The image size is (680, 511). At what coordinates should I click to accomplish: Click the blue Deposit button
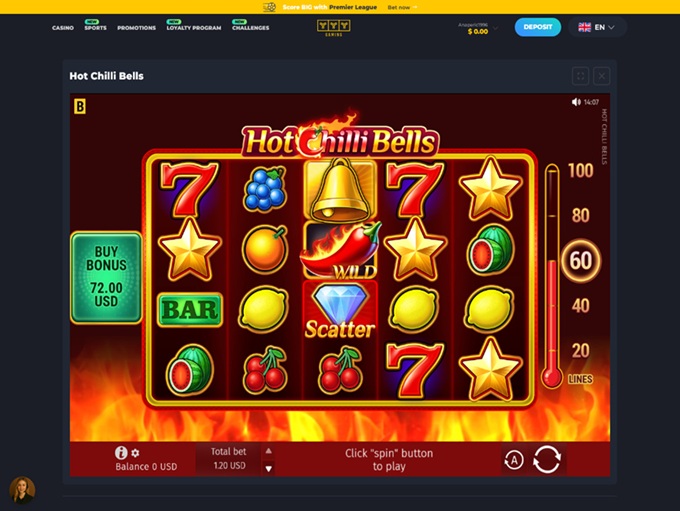538,27
